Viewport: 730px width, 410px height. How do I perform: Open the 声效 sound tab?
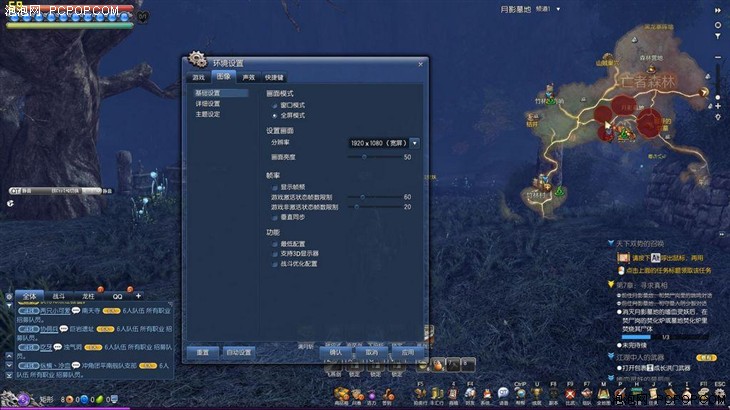click(247, 77)
